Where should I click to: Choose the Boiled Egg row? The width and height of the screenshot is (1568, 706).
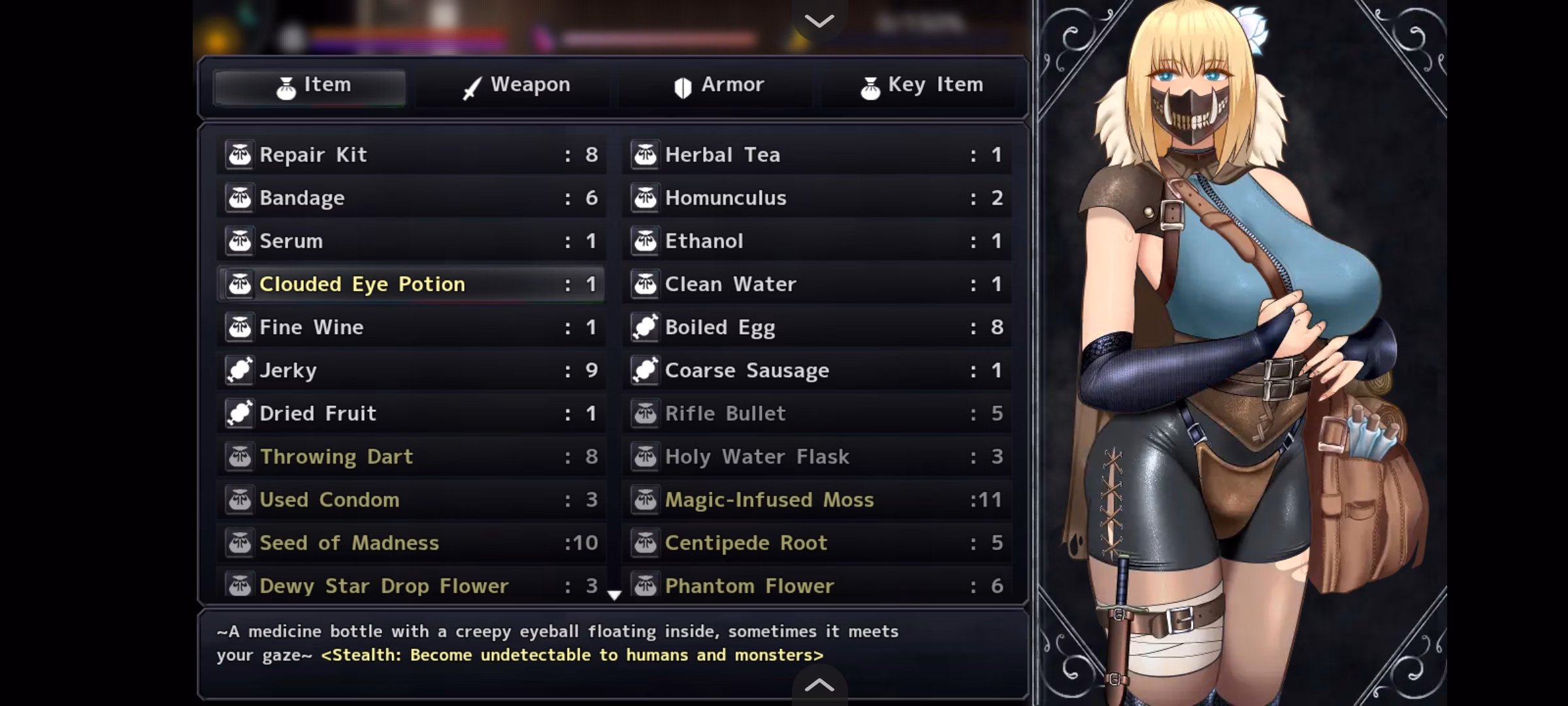tap(817, 328)
